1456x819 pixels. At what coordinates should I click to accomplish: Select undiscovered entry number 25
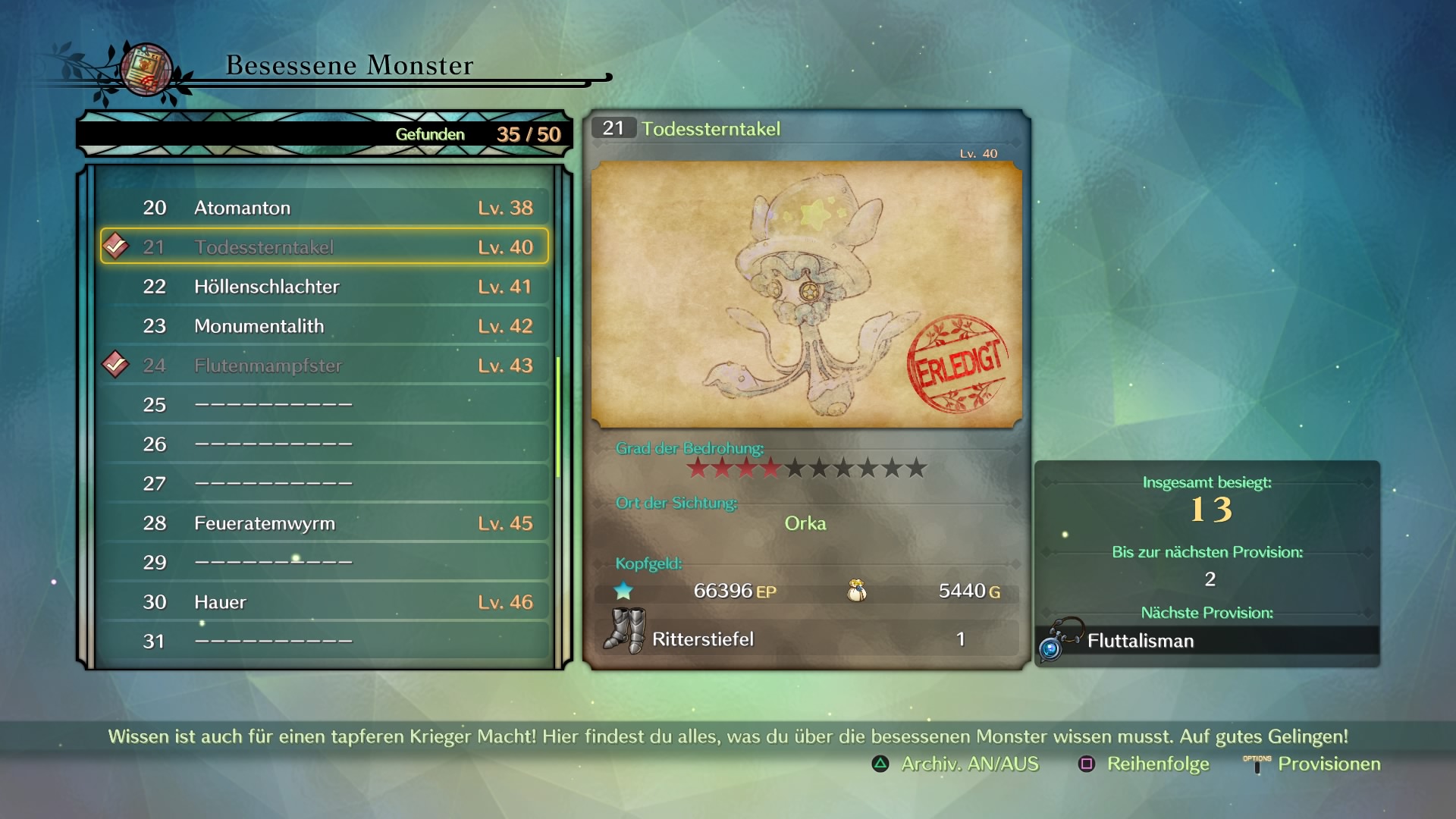[325, 405]
